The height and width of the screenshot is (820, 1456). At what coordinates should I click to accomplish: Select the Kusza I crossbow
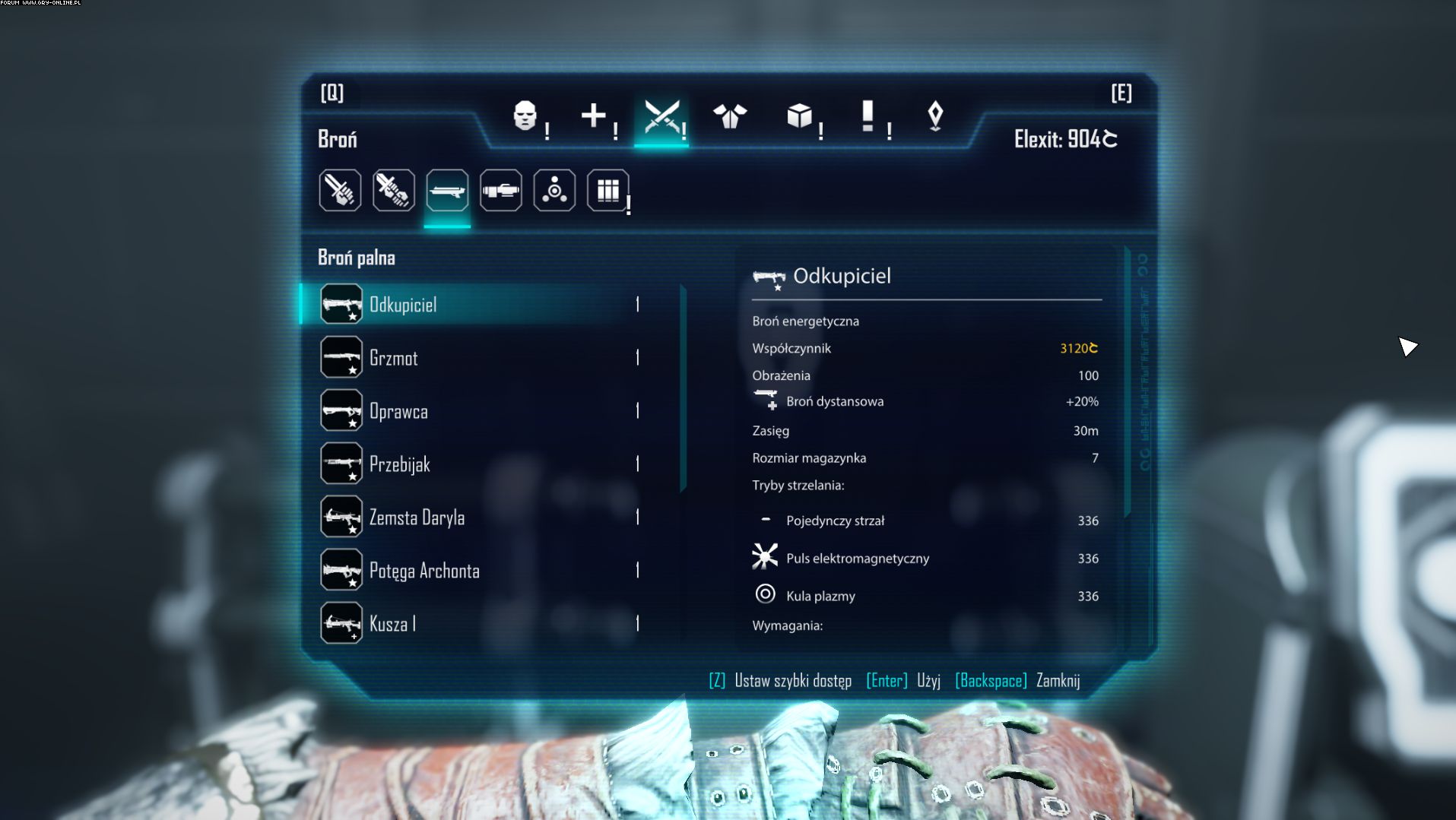click(x=392, y=624)
